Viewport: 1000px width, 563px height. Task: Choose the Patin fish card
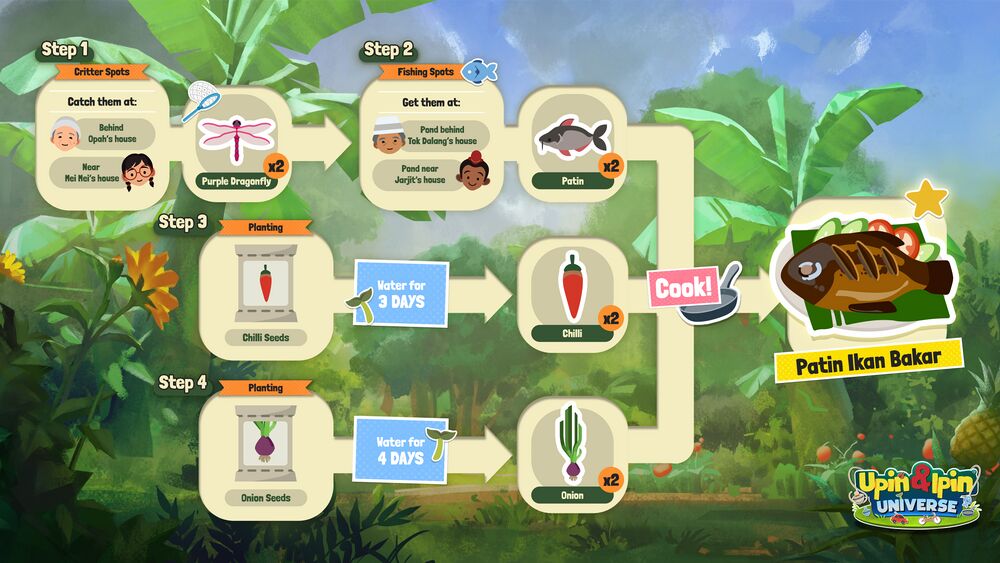[x=572, y=147]
